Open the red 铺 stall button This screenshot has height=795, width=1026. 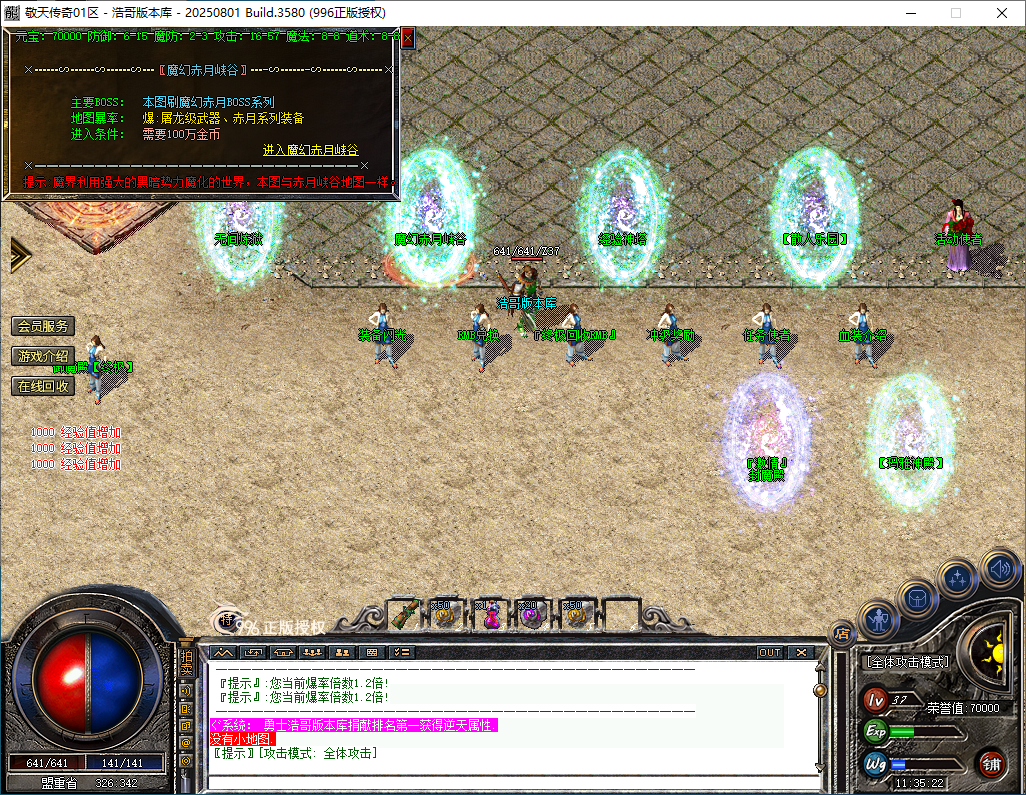coord(991,765)
